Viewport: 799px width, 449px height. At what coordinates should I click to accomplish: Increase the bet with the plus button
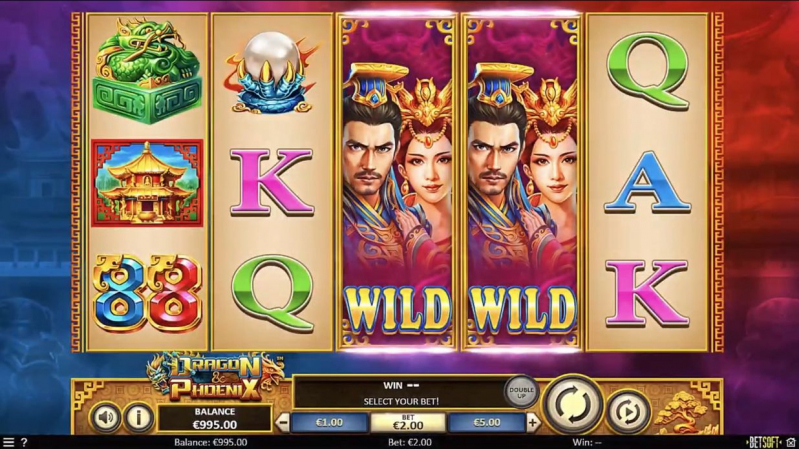[533, 422]
